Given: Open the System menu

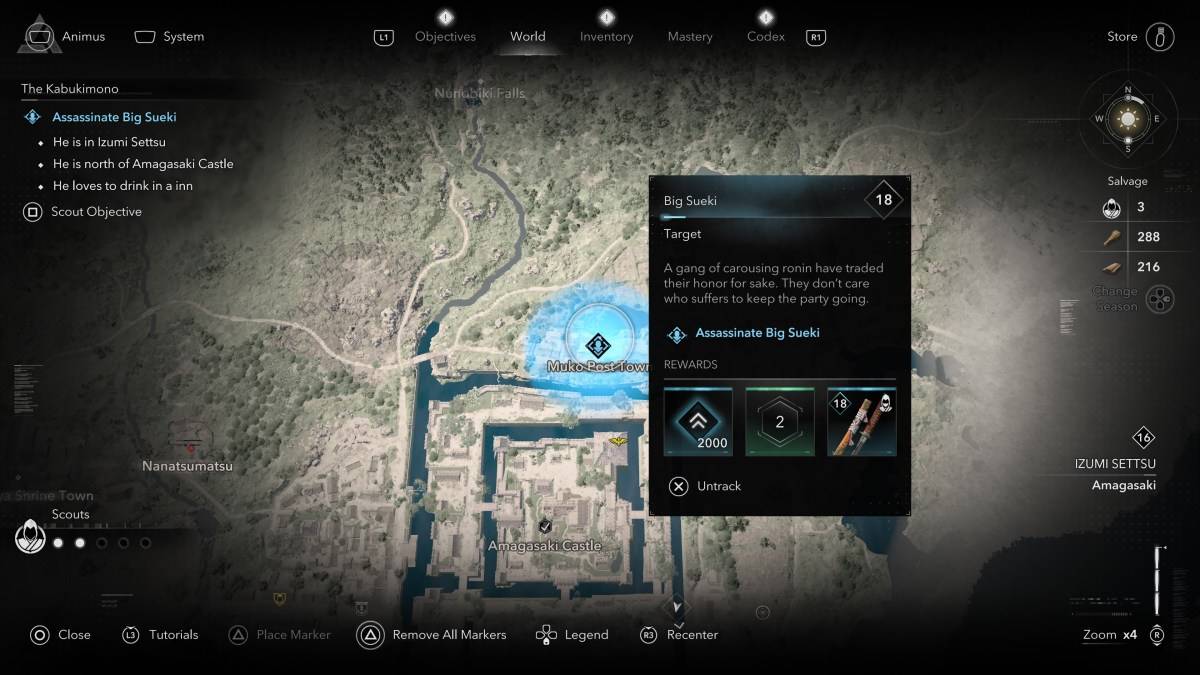Looking at the screenshot, I should point(170,37).
